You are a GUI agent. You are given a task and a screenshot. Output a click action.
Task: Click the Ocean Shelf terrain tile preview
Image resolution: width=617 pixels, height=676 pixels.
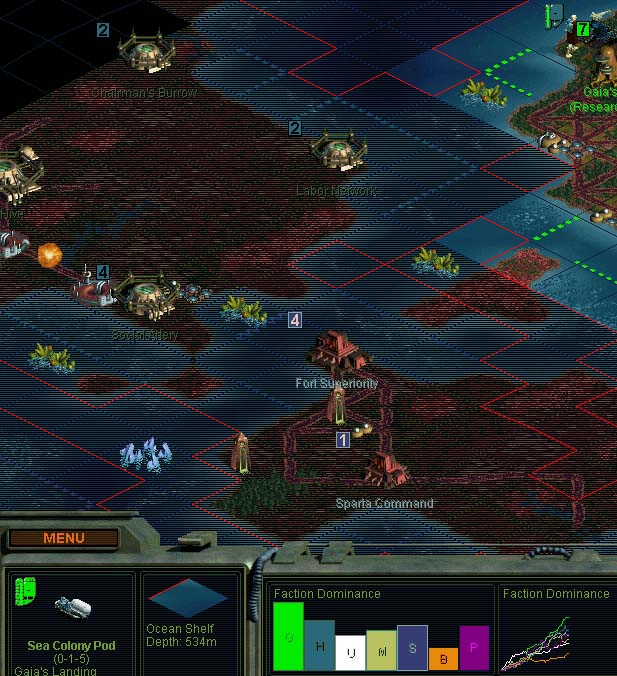click(188, 598)
